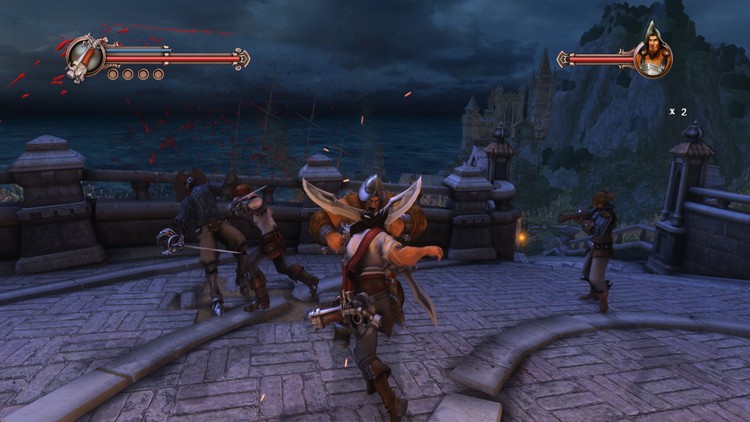Click the player weapon emblem icon
This screenshot has height=422, width=750.
tap(86, 55)
